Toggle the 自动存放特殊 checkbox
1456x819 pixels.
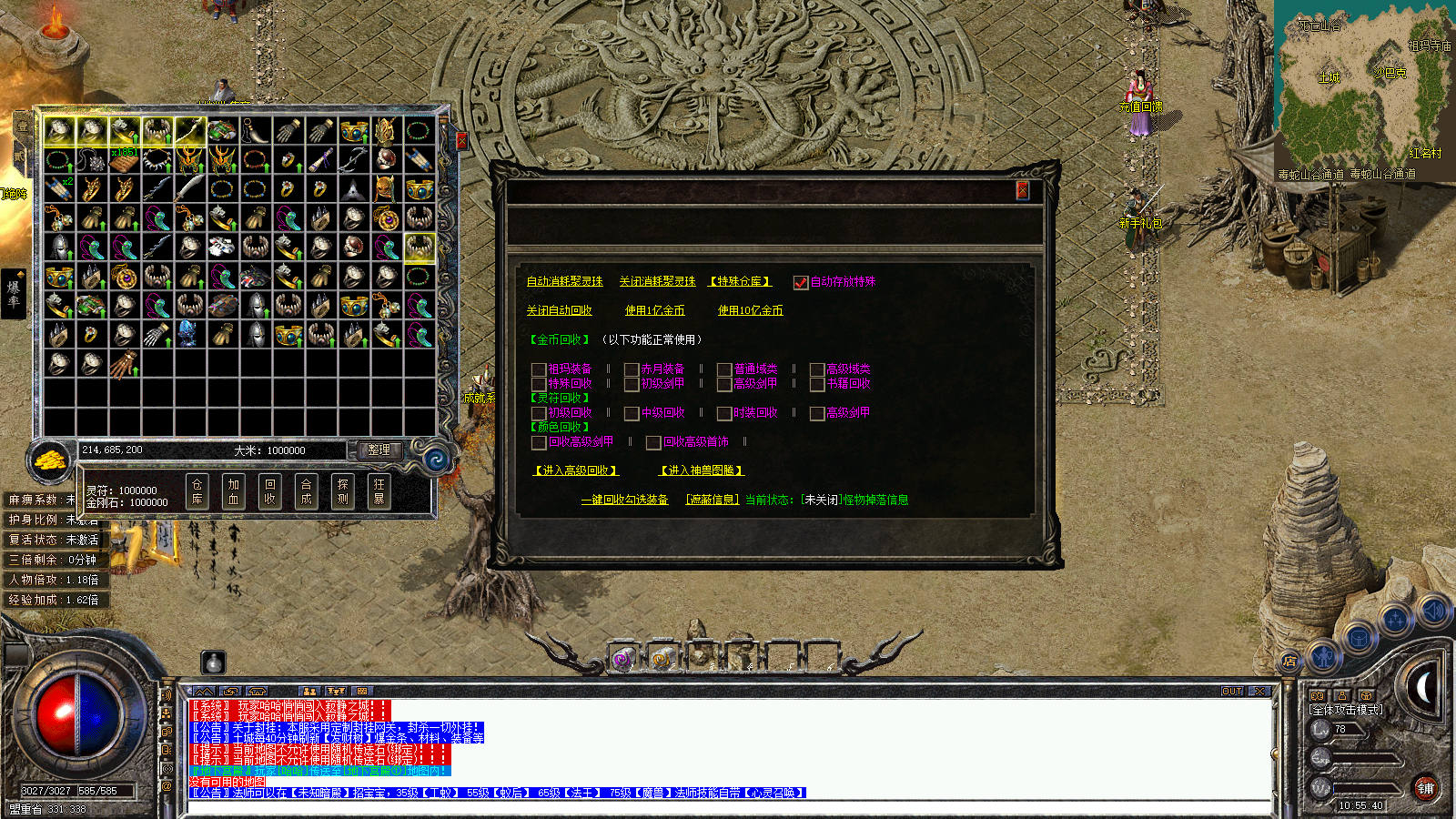[x=801, y=282]
